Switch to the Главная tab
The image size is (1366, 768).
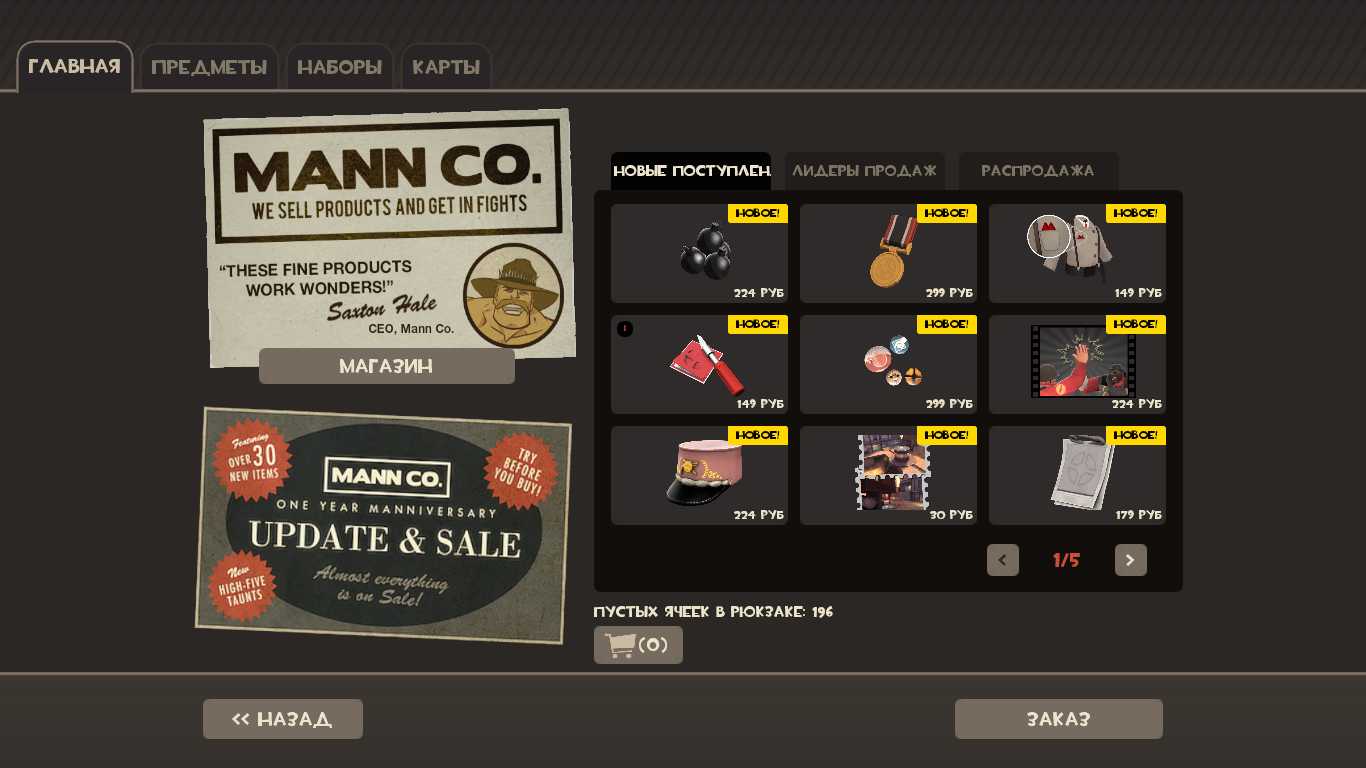point(74,67)
